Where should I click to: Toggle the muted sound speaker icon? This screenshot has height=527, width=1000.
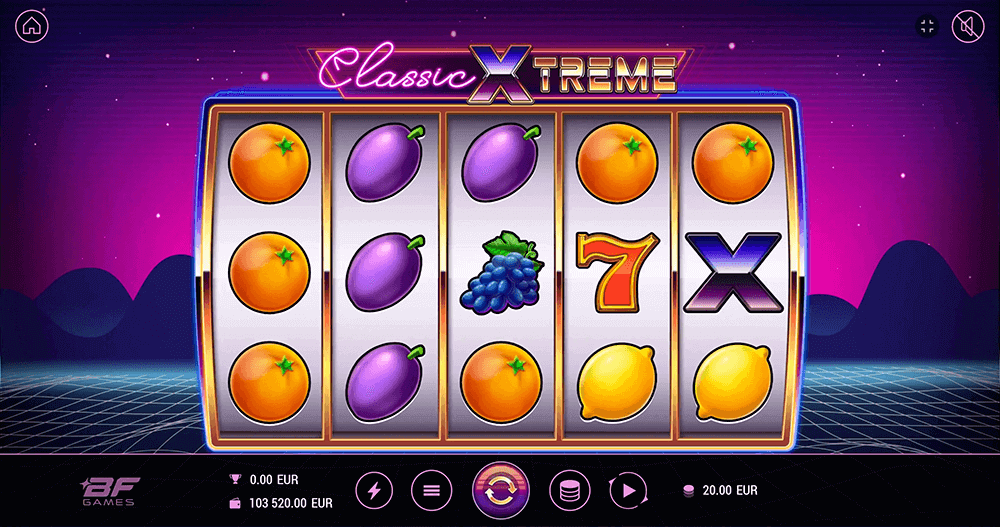tap(967, 27)
